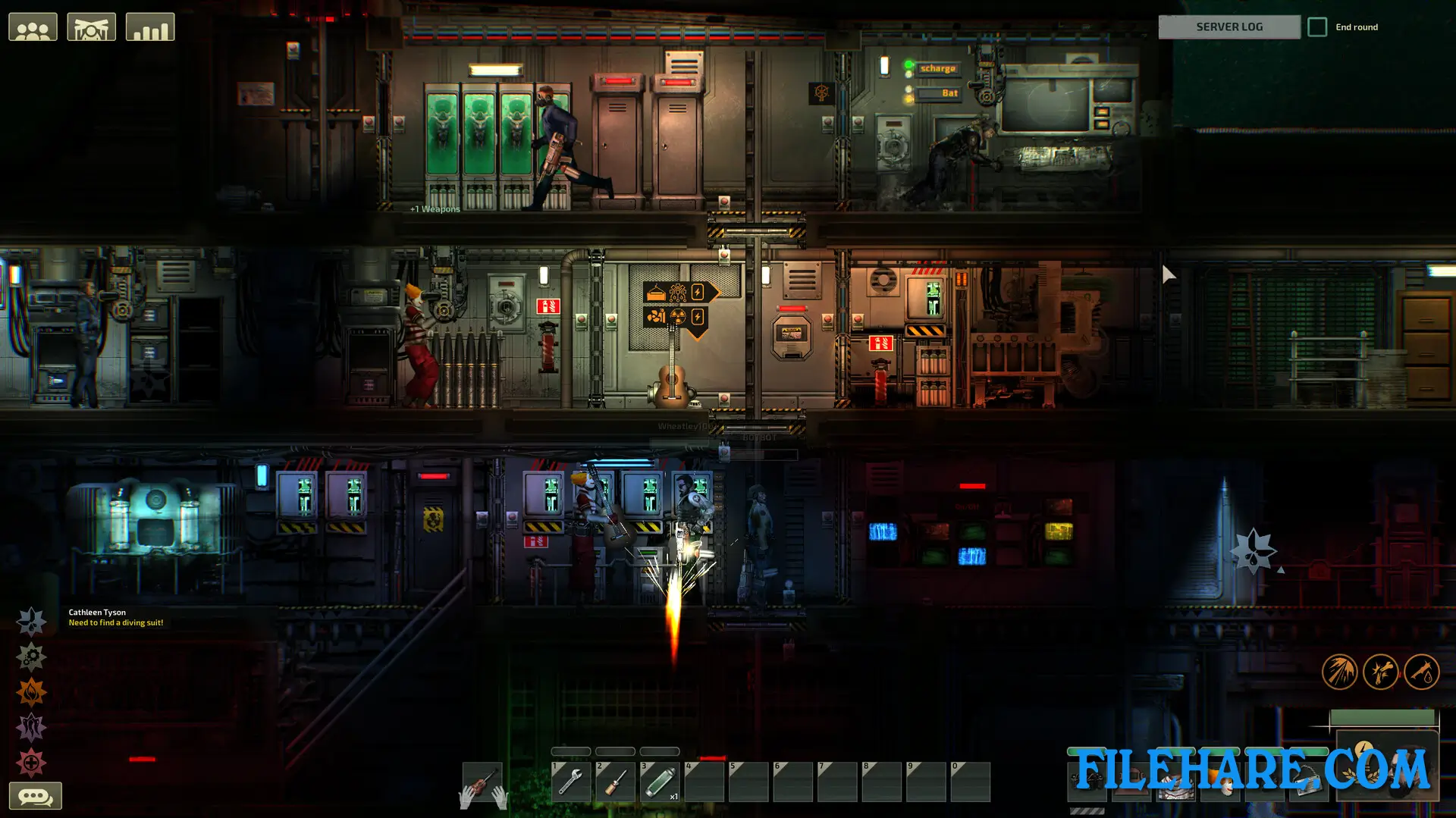Select the wrench in hotbar slot 1
The width and height of the screenshot is (1456, 818).
point(570,782)
